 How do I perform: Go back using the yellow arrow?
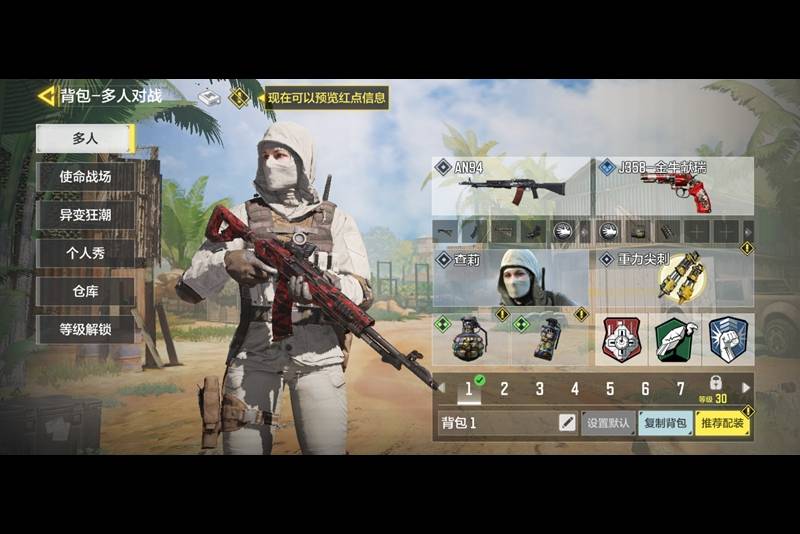pyautogui.click(x=46, y=96)
